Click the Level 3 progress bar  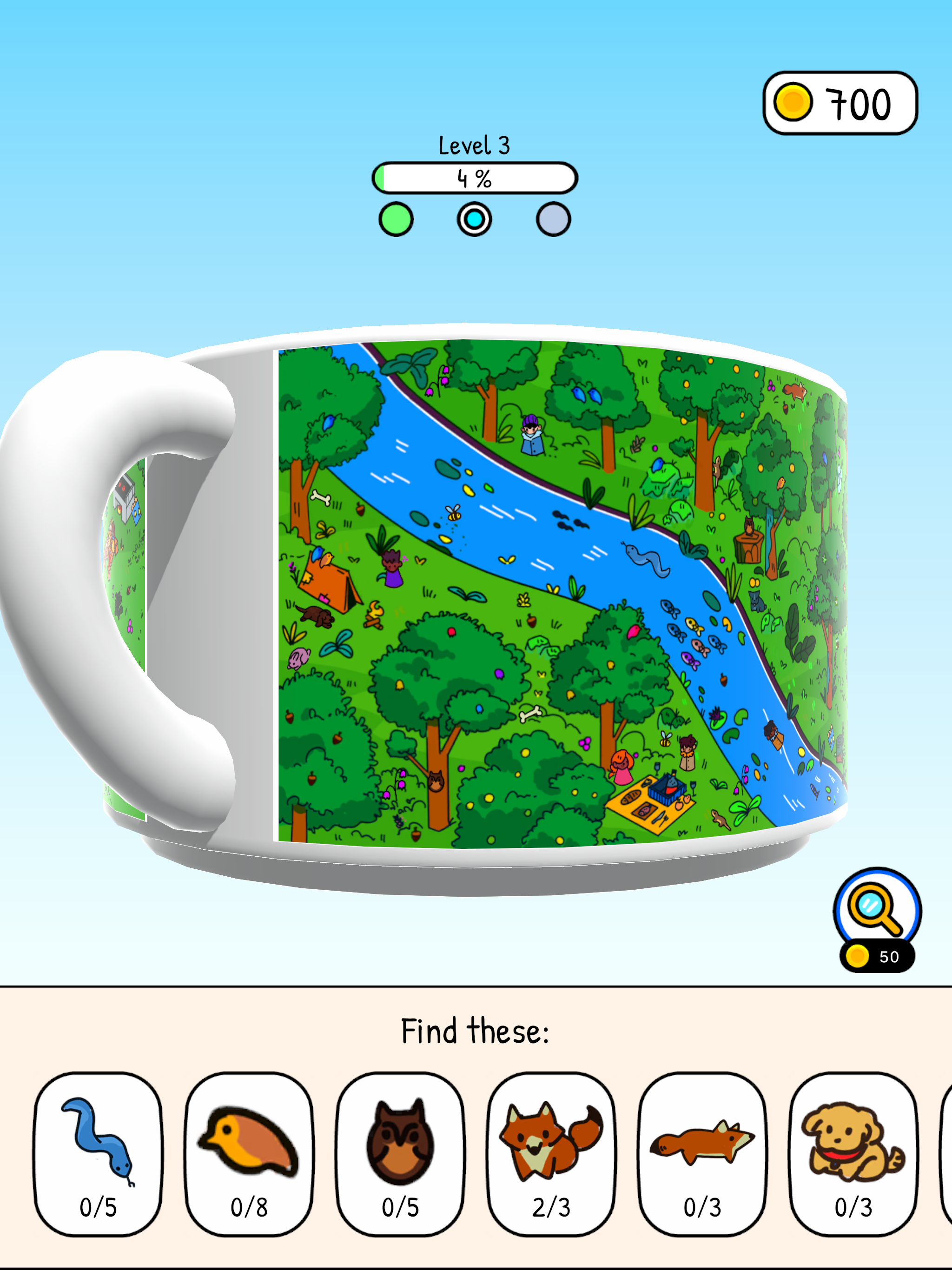476,179
